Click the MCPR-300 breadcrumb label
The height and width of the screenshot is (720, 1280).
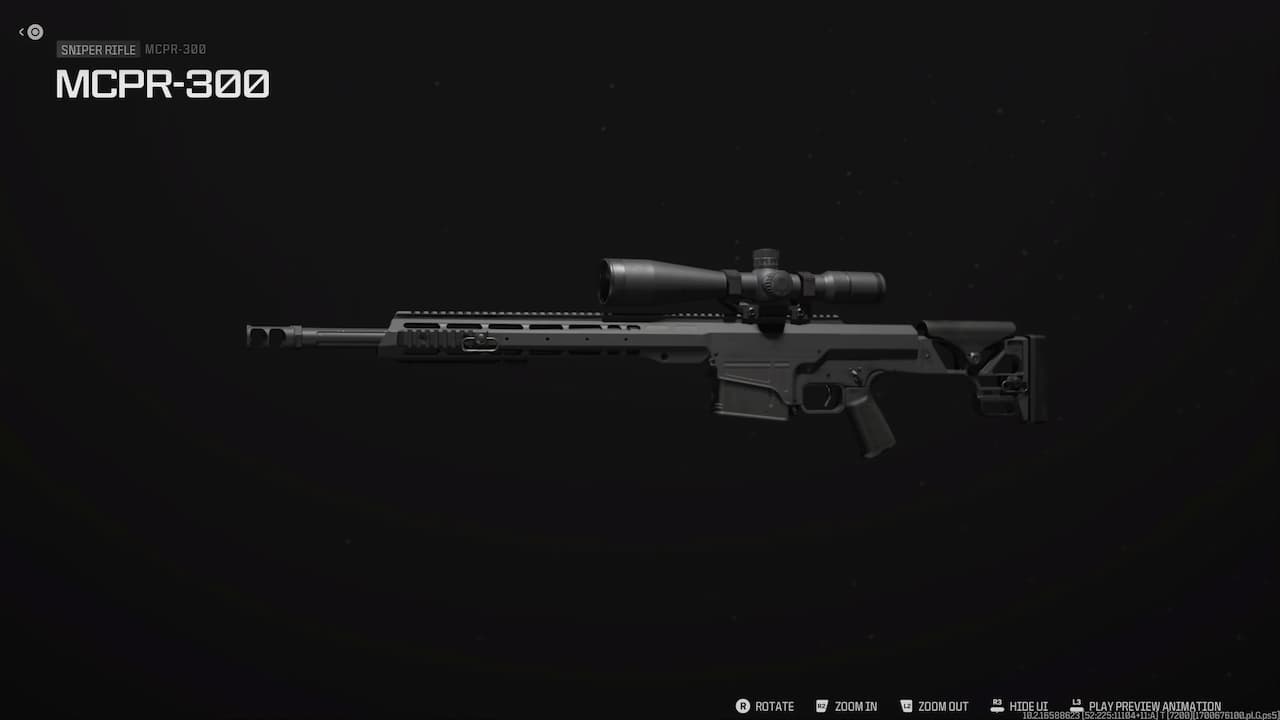coord(175,49)
